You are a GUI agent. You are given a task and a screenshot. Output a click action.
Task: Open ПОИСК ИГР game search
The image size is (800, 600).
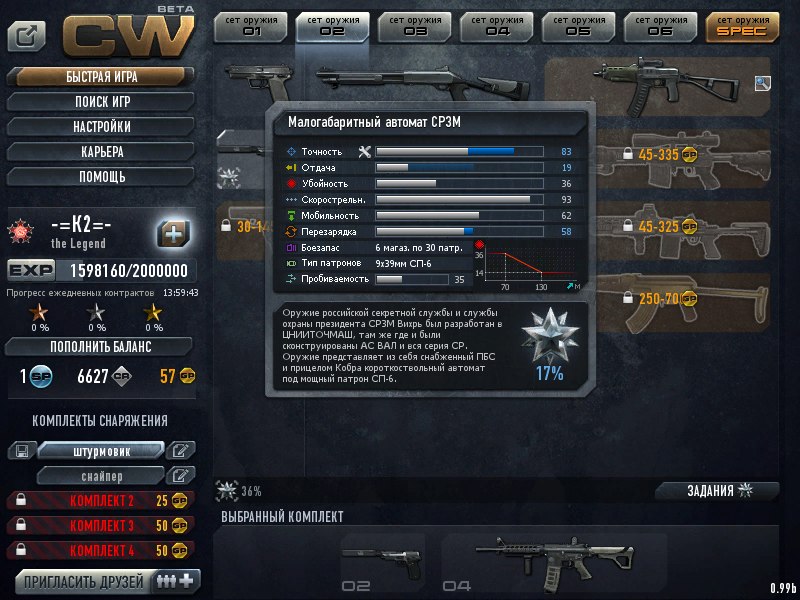click(x=101, y=102)
